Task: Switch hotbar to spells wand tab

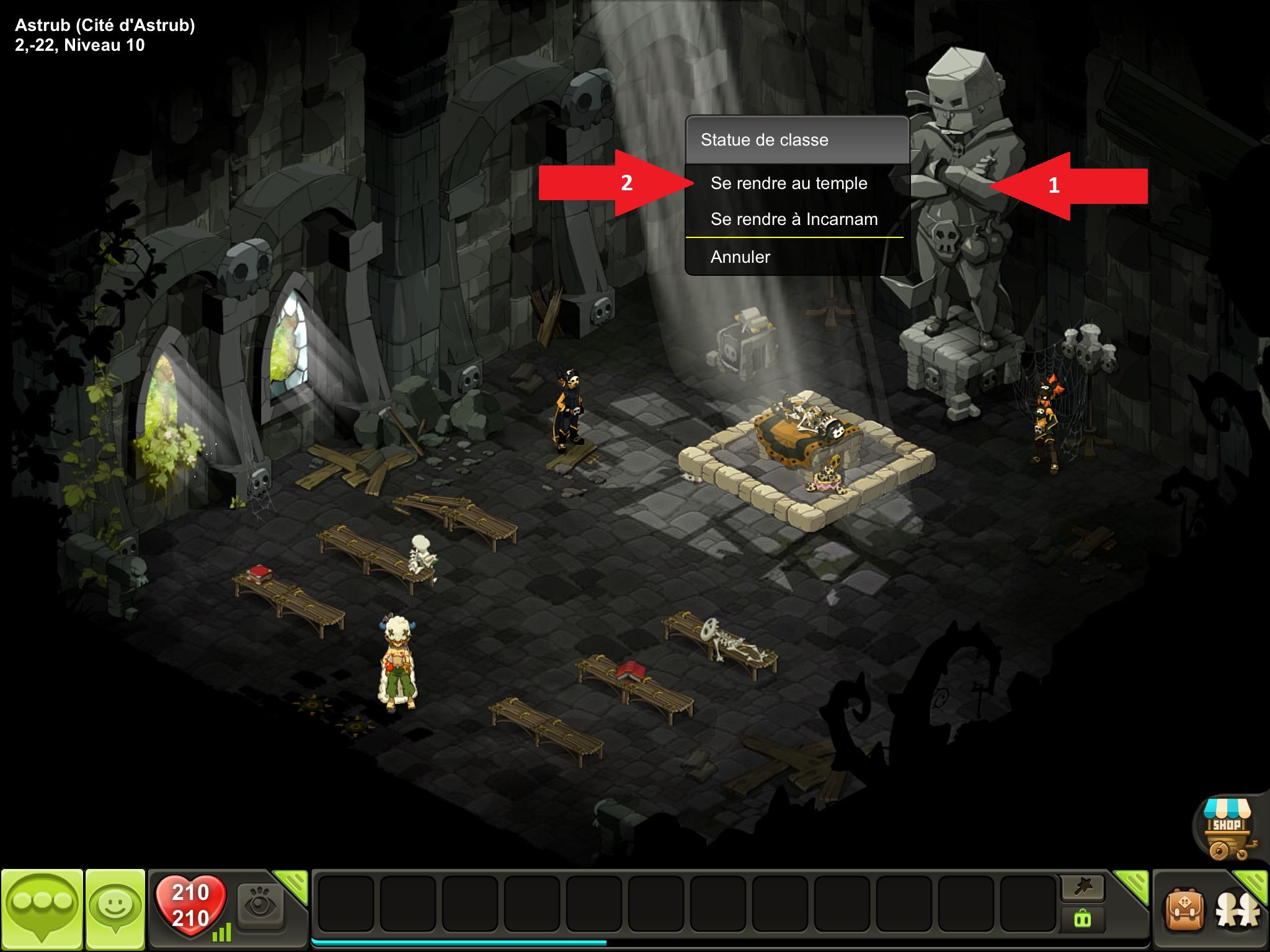Action: [x=1083, y=888]
